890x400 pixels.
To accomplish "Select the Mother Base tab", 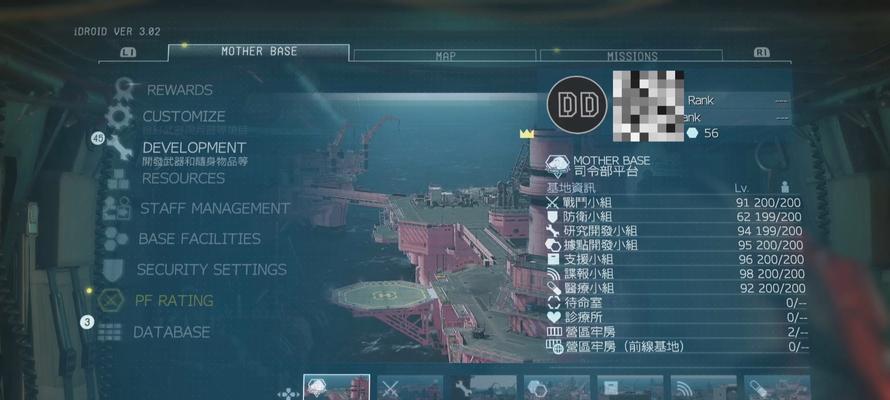I will point(258,52).
